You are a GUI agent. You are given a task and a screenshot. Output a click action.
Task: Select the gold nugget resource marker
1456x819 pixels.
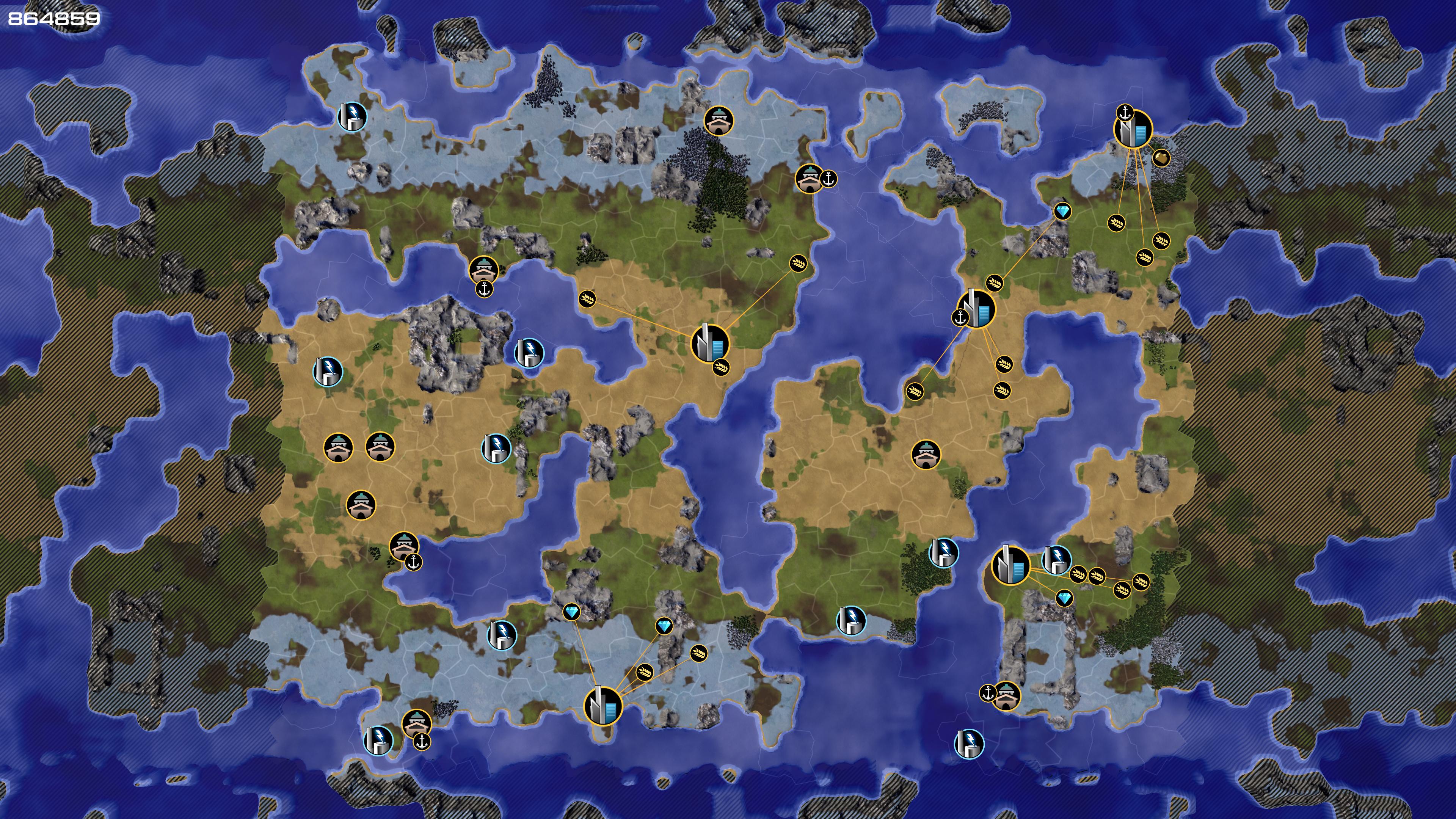coord(1160,158)
